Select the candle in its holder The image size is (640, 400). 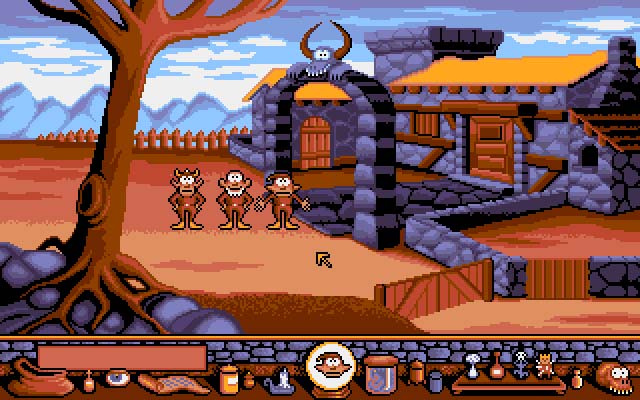coord(283,378)
